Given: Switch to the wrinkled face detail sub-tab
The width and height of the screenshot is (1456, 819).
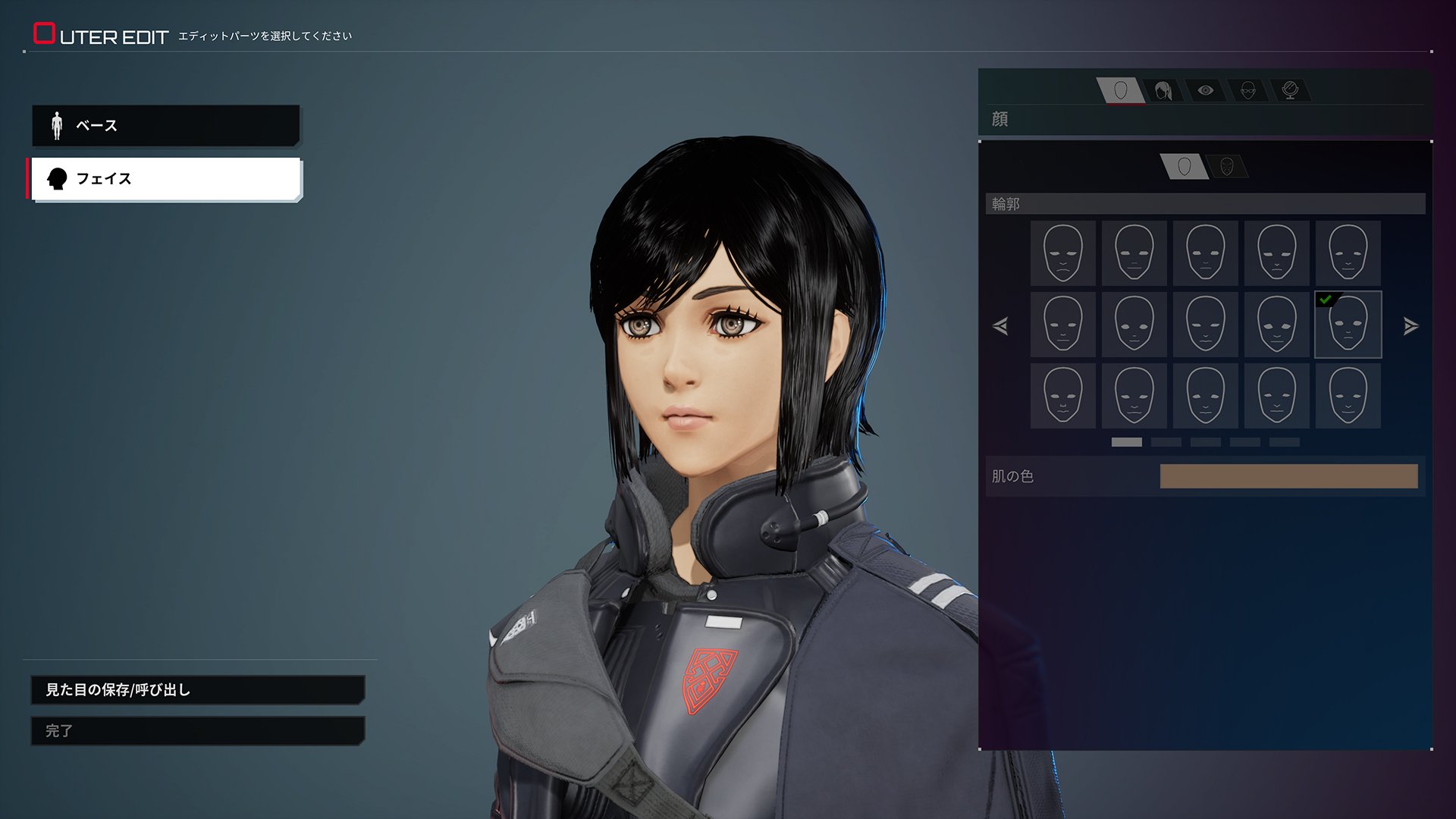Looking at the screenshot, I should click(1226, 167).
